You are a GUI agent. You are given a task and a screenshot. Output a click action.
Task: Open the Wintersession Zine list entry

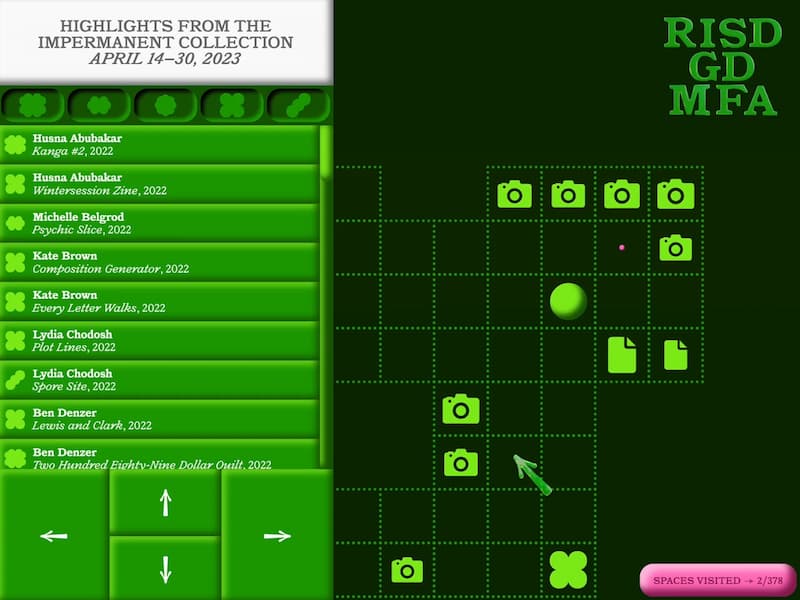[x=160, y=183]
